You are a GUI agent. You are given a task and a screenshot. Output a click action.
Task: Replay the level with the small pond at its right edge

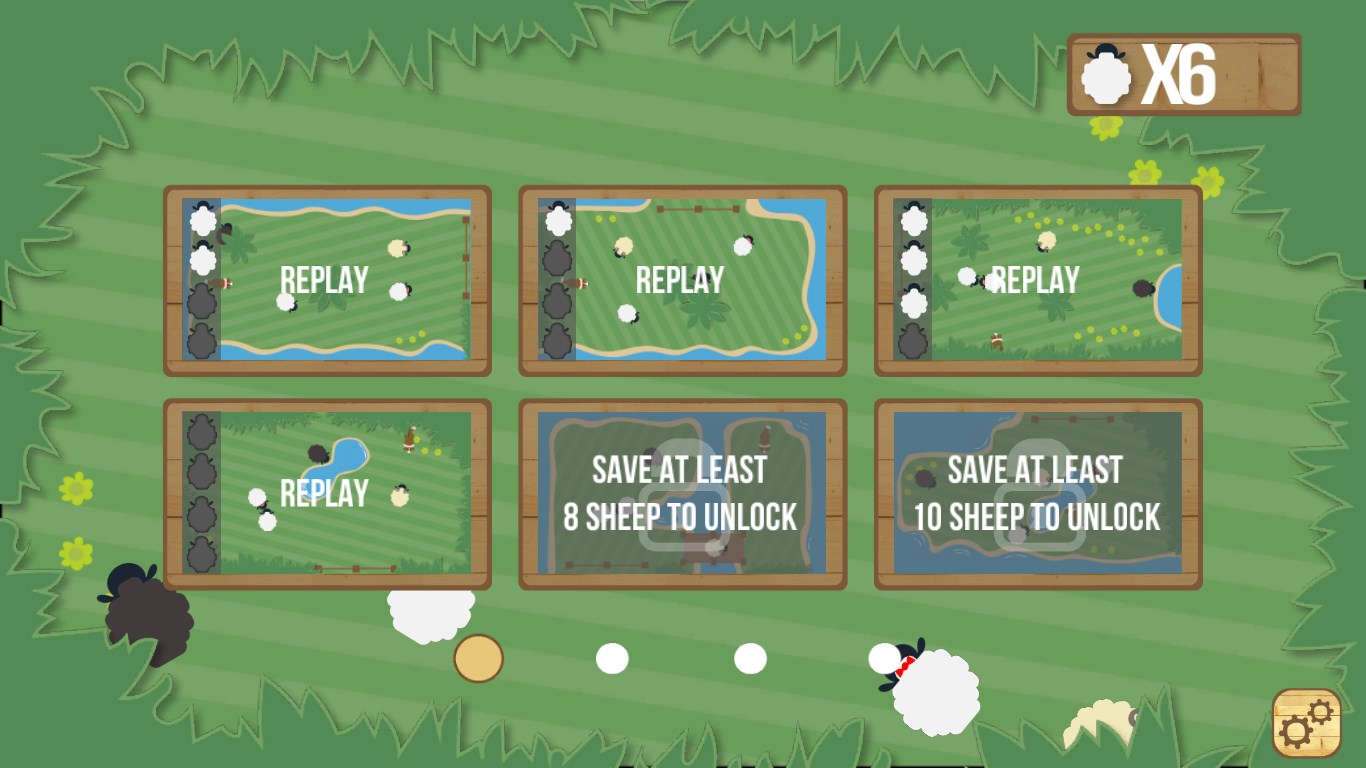[x=1037, y=280]
